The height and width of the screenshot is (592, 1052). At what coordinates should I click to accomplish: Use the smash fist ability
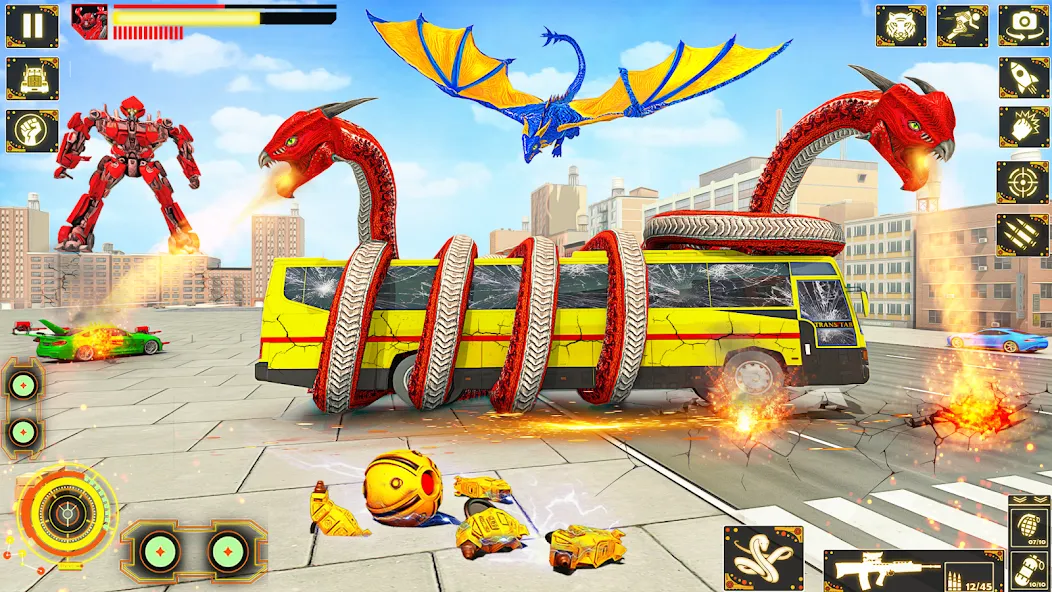[1022, 130]
